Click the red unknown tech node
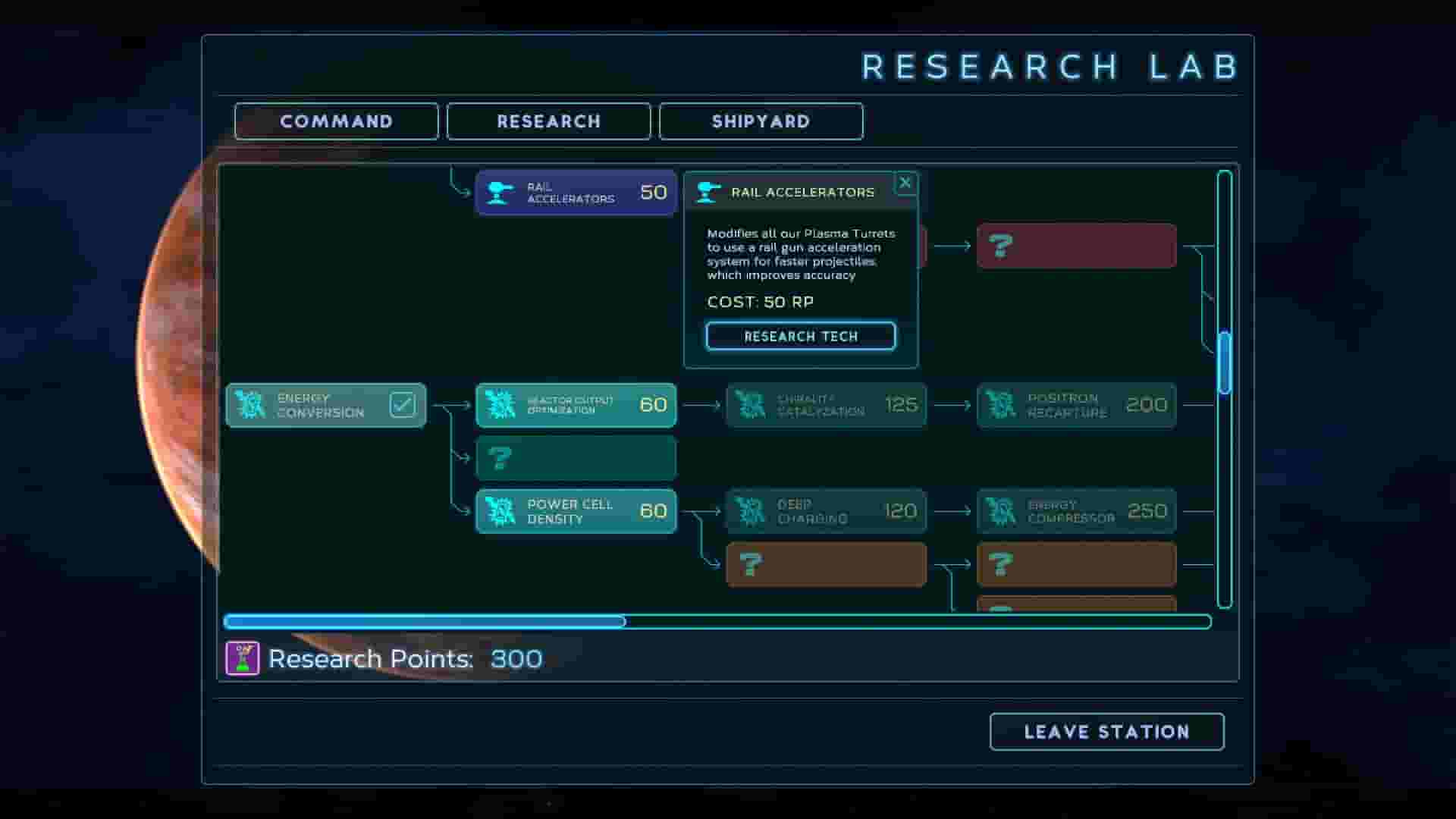 tap(1076, 246)
